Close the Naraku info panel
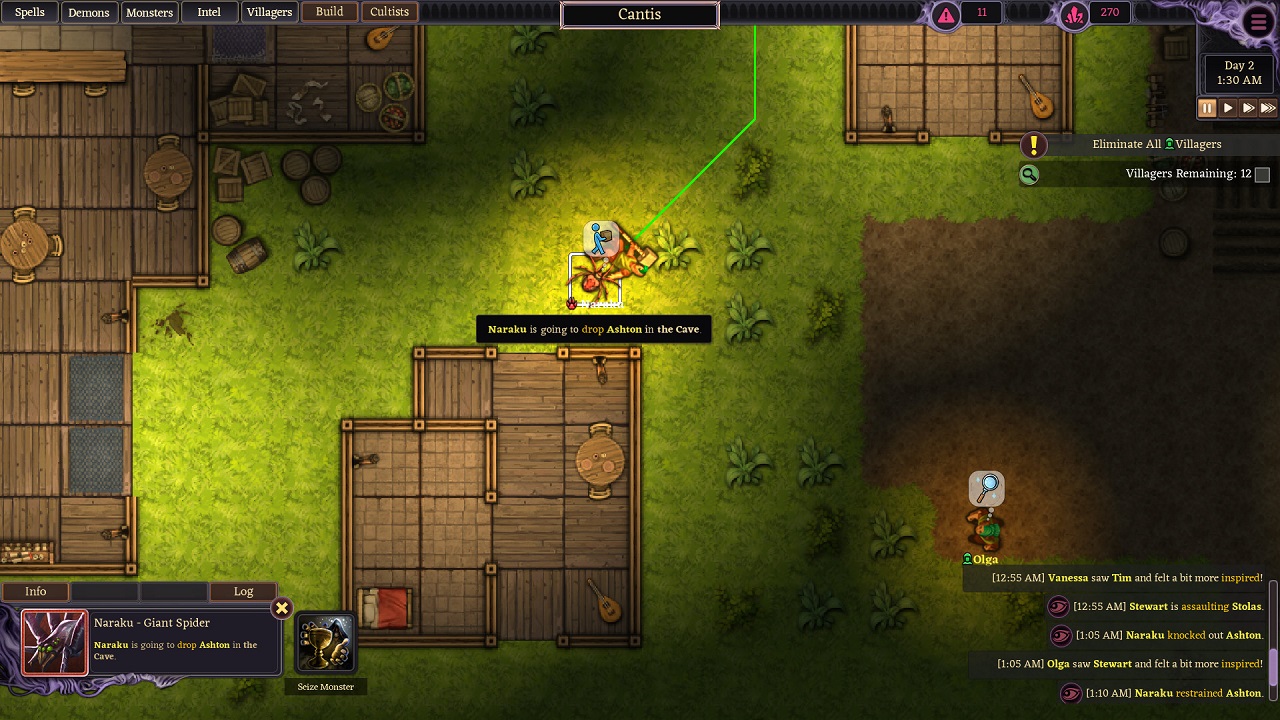 pos(282,608)
